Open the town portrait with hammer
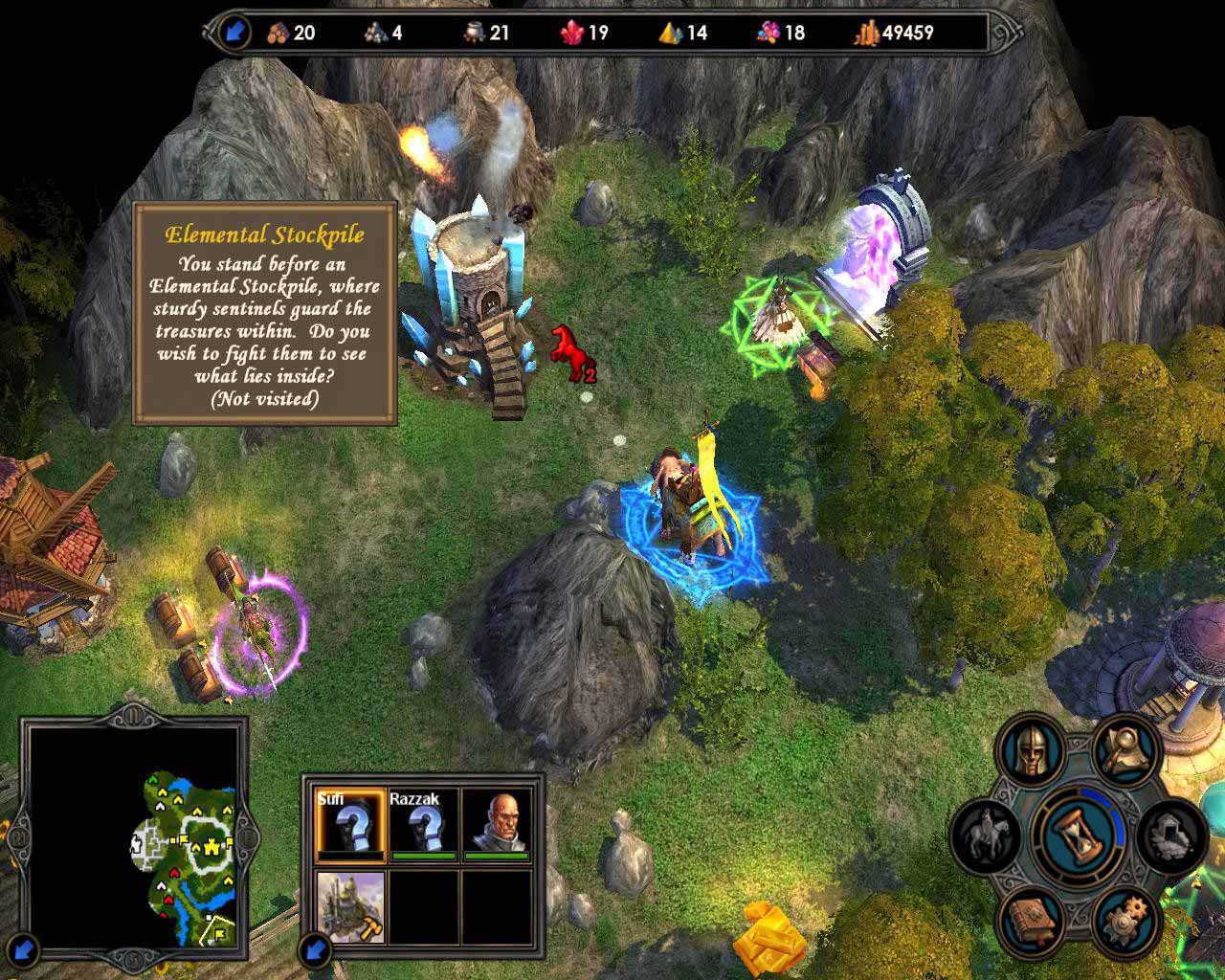 click(349, 906)
